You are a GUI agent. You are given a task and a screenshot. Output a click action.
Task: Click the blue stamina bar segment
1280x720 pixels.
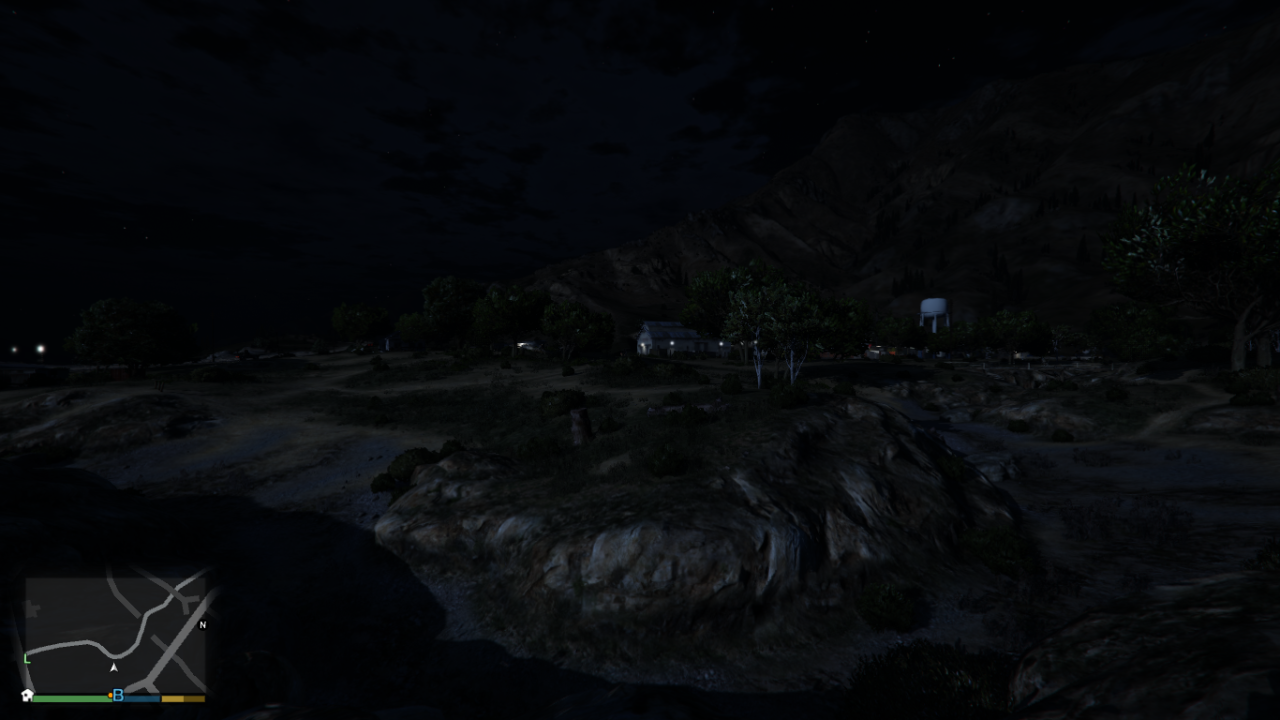tap(140, 698)
